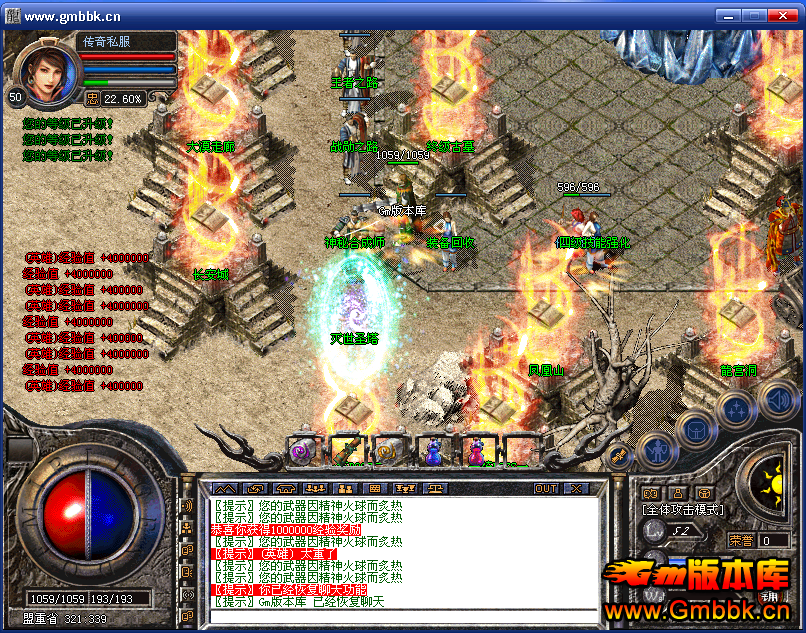Click the chat message log area
This screenshot has height=633, width=806.
click(400, 553)
